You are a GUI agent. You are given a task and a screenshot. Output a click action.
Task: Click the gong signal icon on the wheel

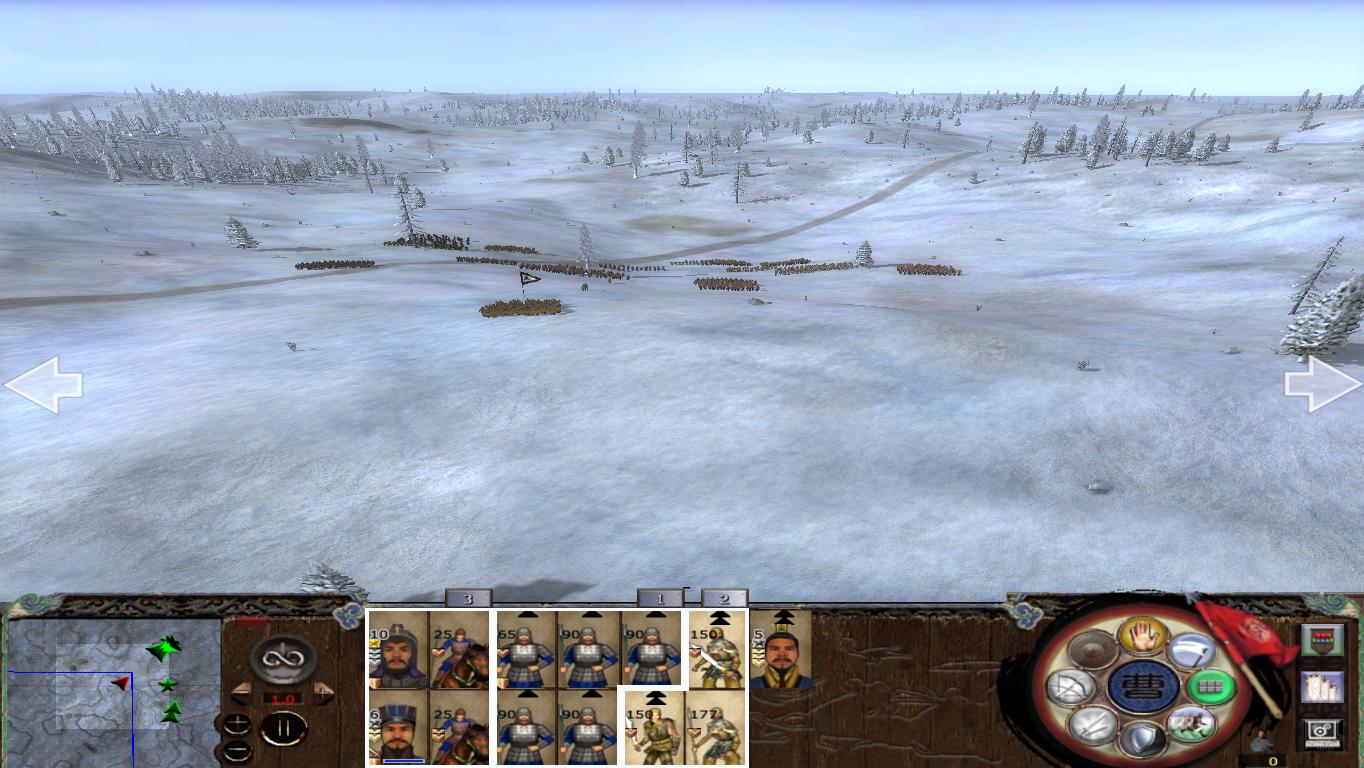tap(1091, 649)
